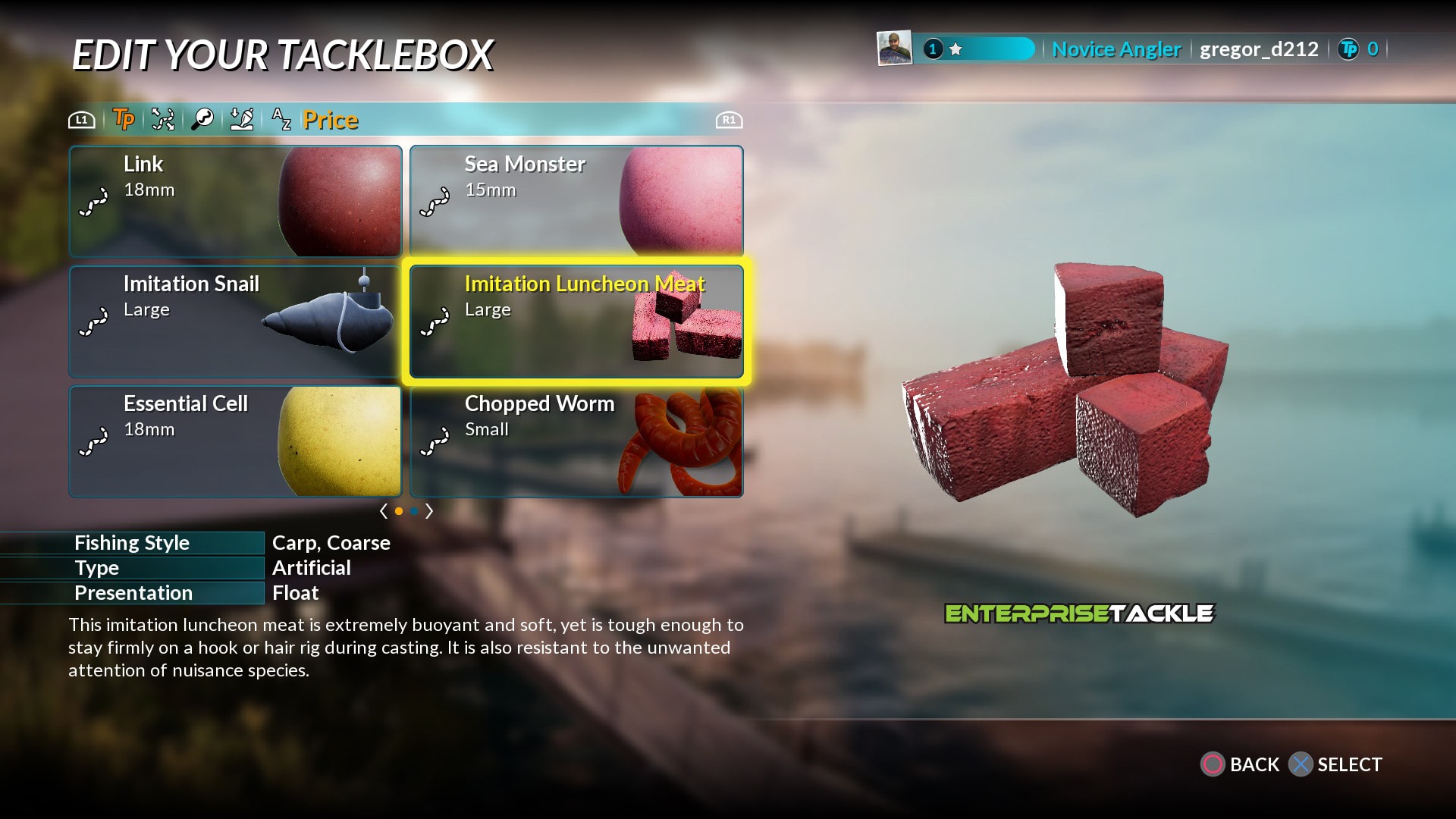The height and width of the screenshot is (819, 1456).
Task: Click the player avatar picture
Action: point(895,49)
